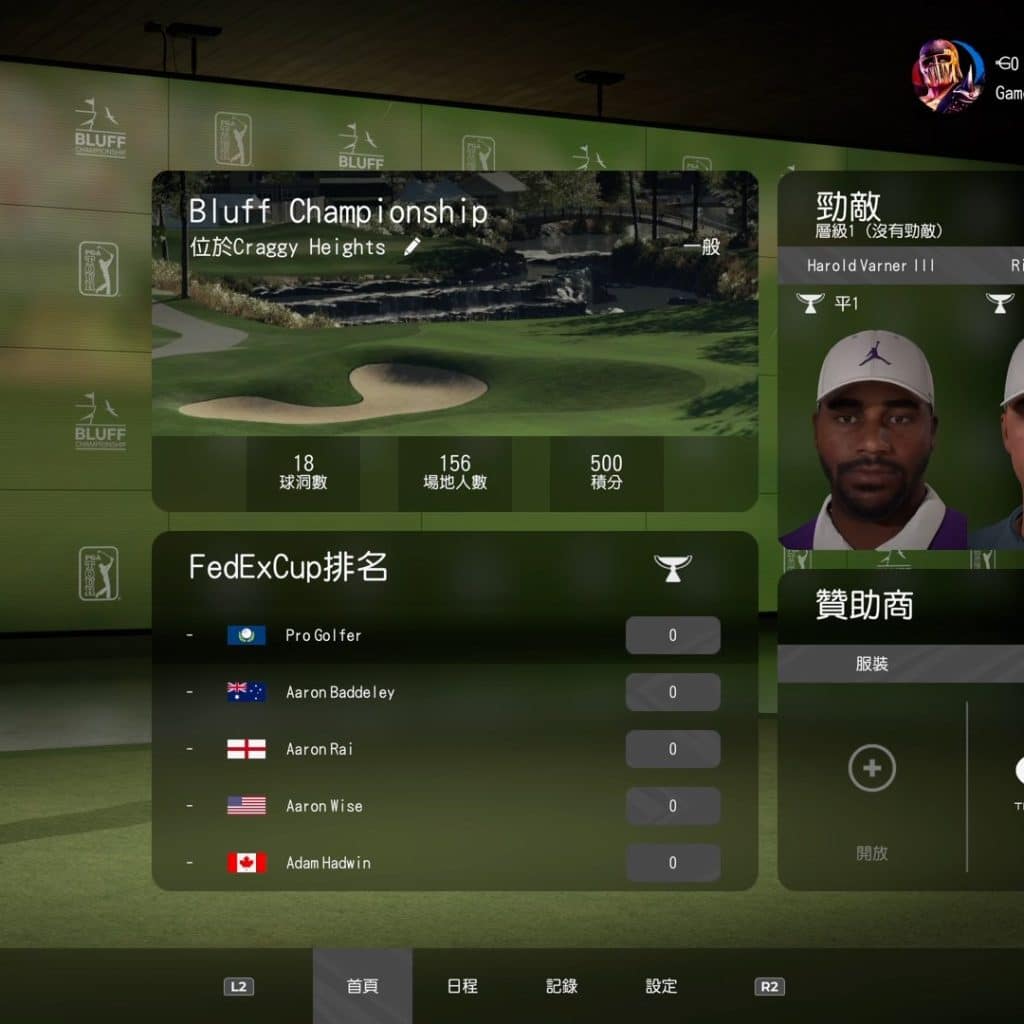Open the 勁敵 rivals panel
Screen dimensions: 1024x1024
click(x=849, y=208)
